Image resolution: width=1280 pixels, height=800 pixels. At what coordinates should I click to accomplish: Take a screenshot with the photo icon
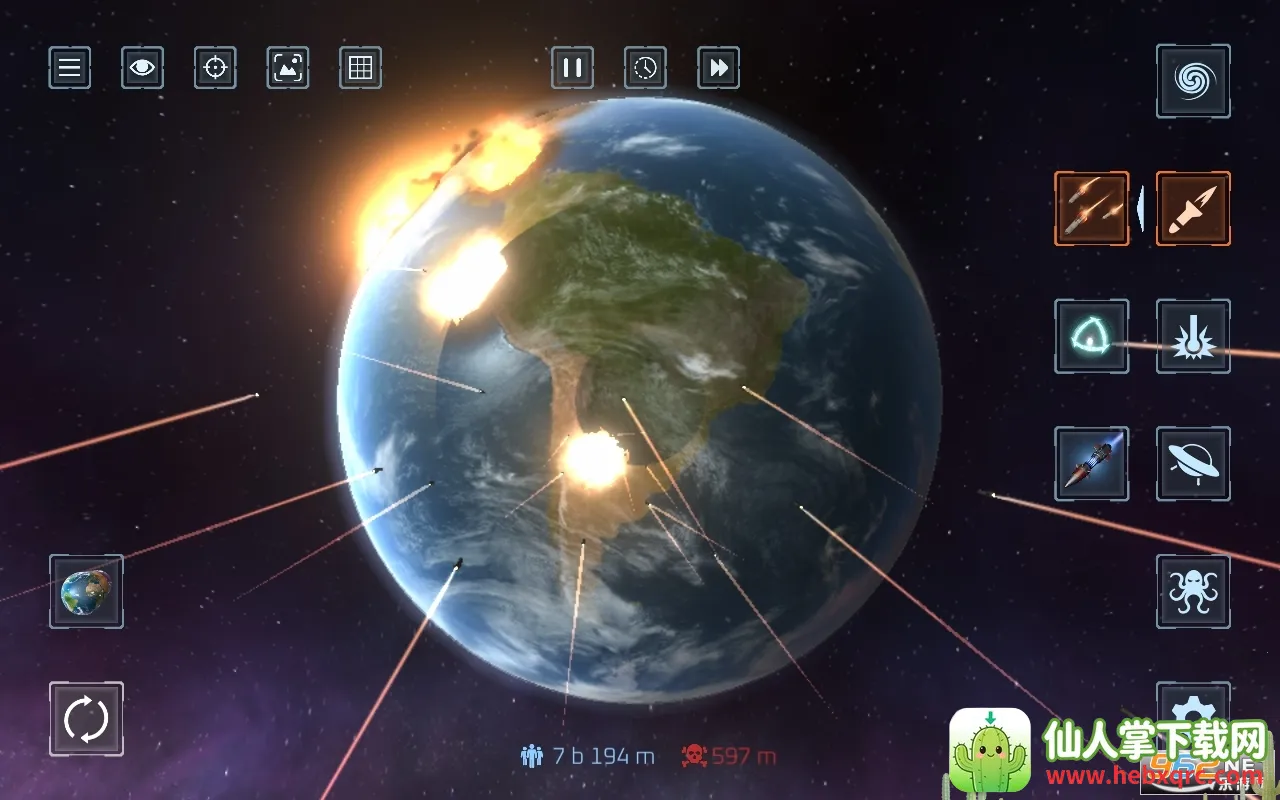pyautogui.click(x=288, y=68)
